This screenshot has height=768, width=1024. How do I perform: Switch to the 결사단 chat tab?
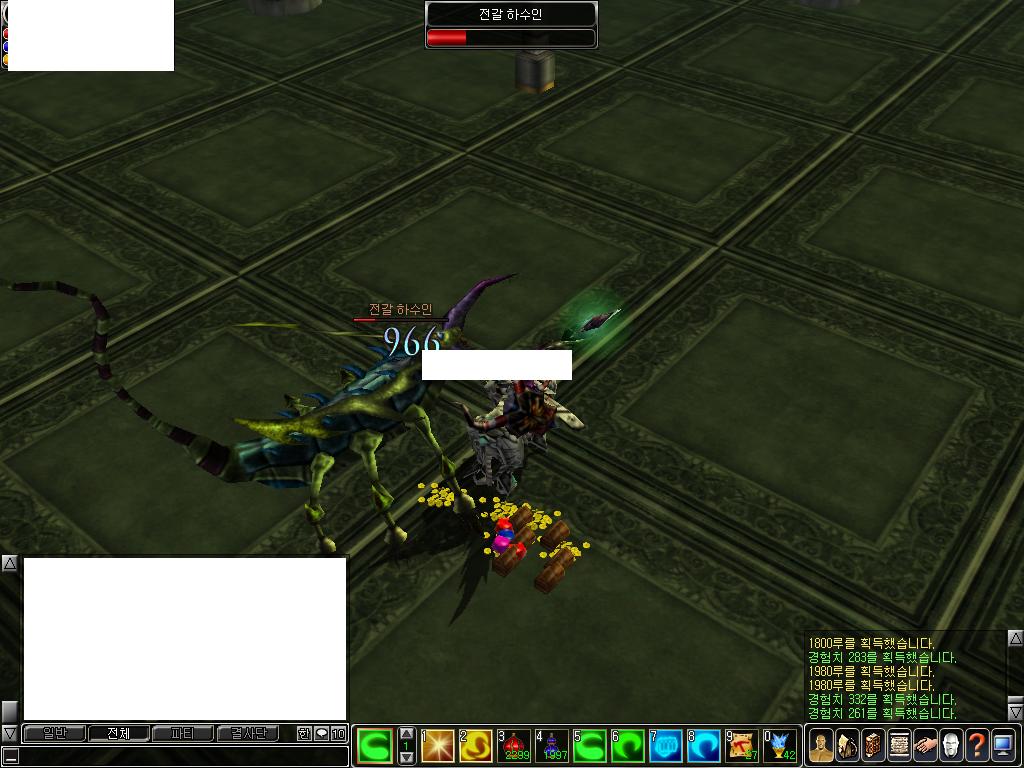247,733
